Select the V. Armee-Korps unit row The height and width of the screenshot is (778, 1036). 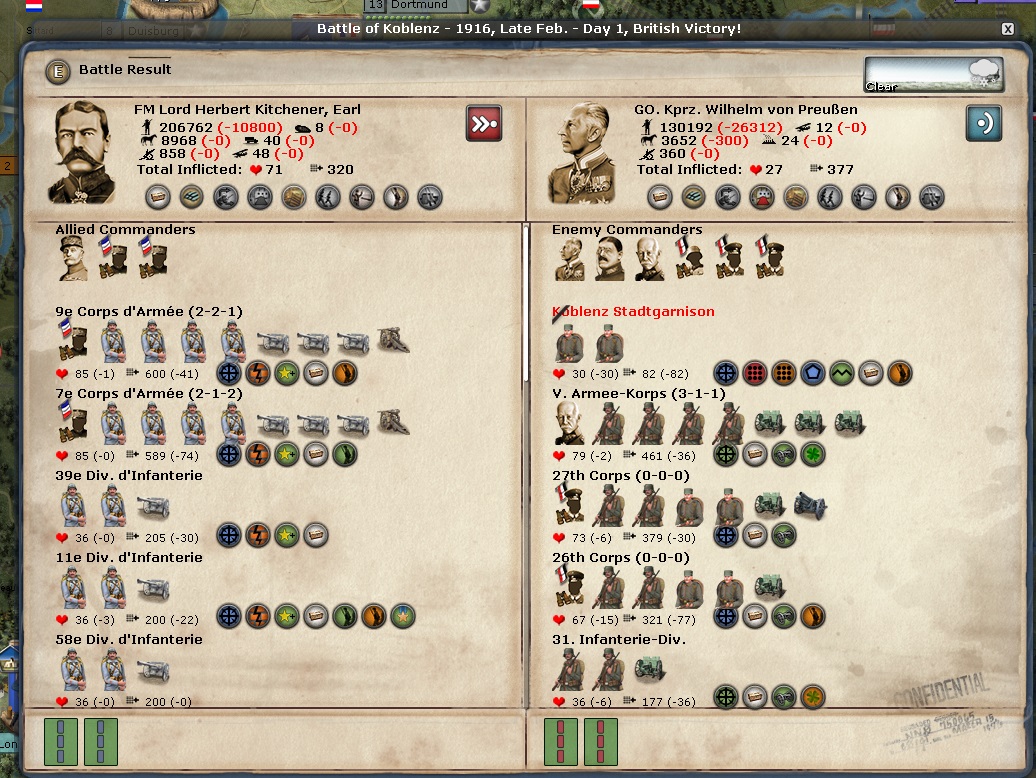click(638, 394)
